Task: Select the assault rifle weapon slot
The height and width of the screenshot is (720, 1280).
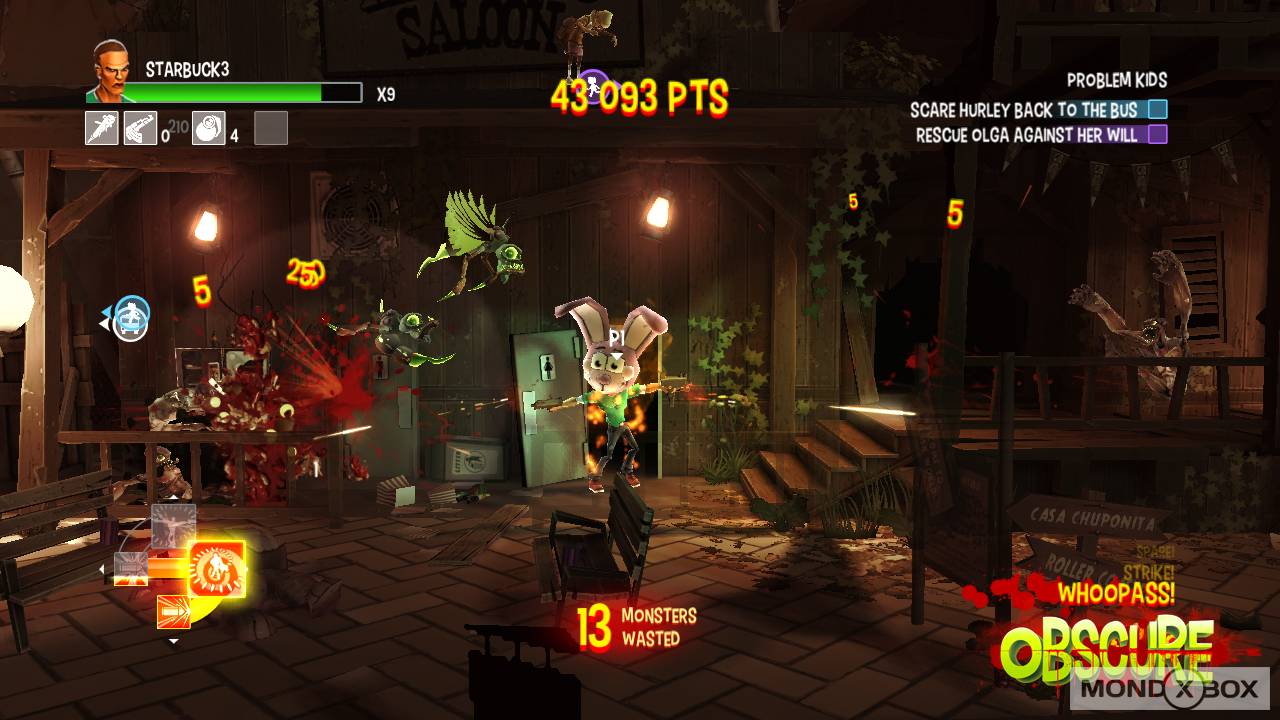Action: (x=140, y=129)
